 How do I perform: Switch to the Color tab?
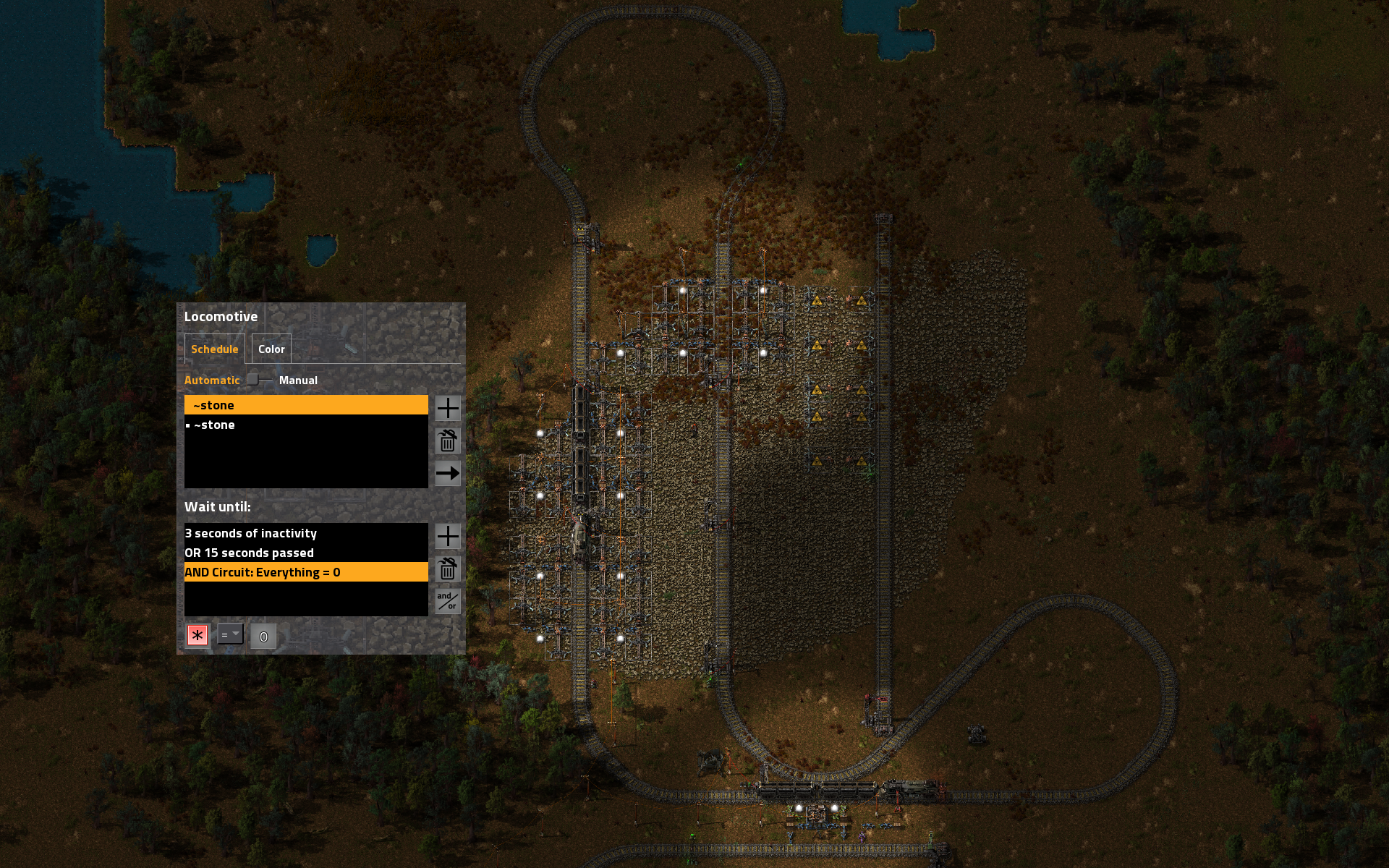pos(271,349)
